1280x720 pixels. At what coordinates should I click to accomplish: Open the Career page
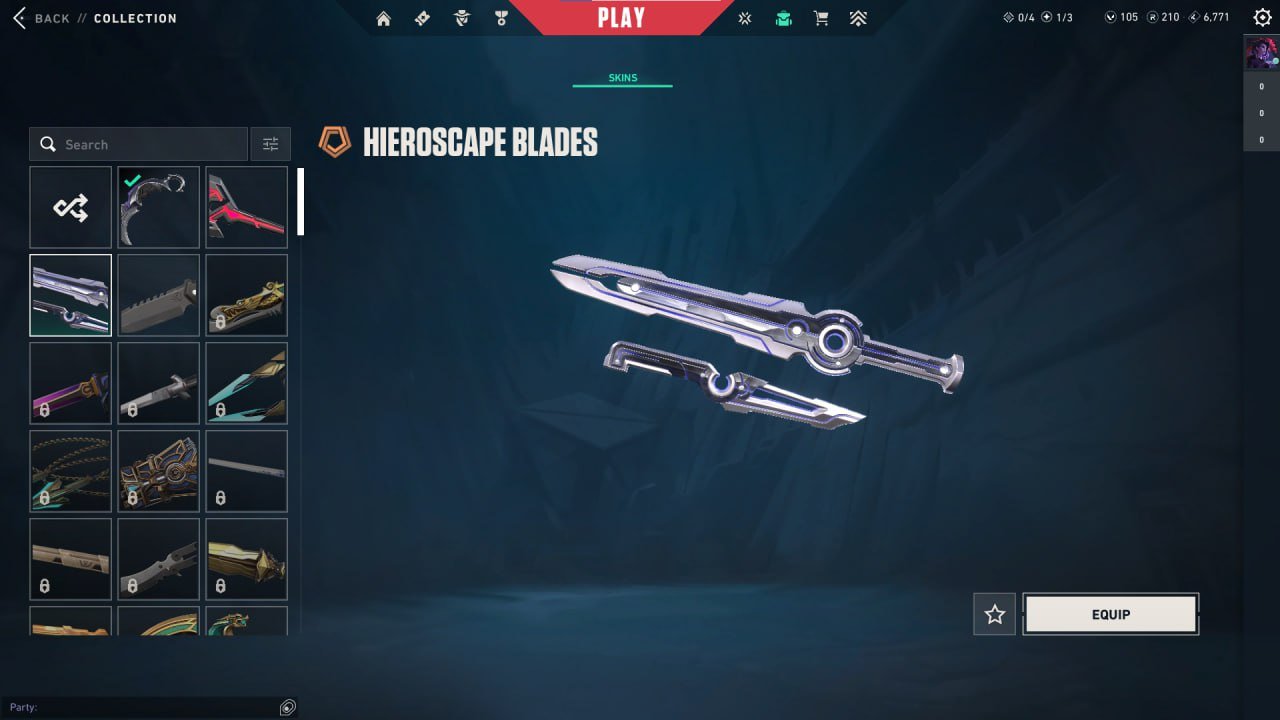pos(501,17)
